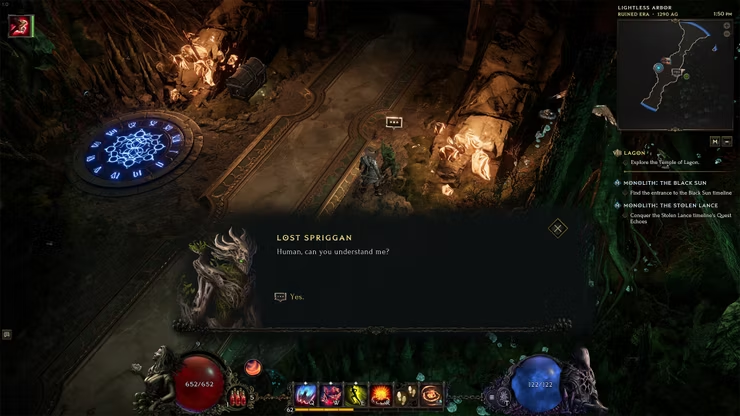Click the speech bubble above the Spriggan

point(394,122)
